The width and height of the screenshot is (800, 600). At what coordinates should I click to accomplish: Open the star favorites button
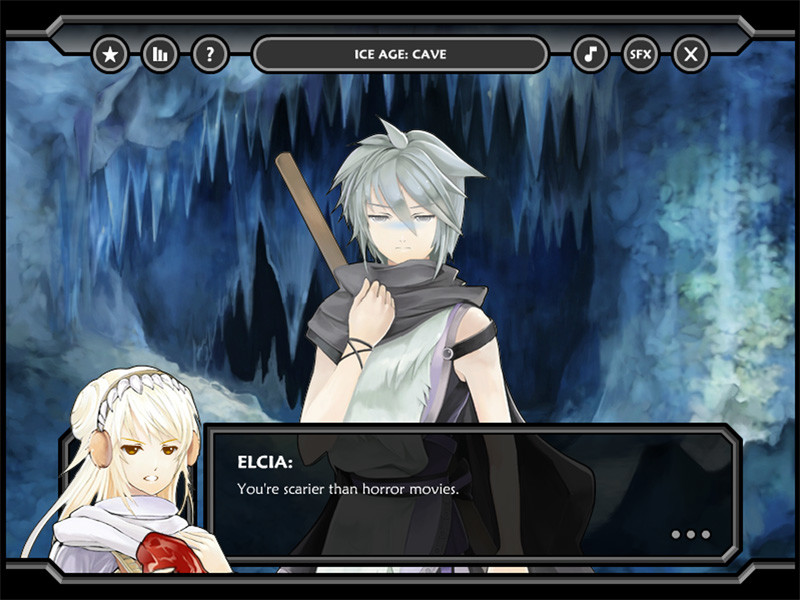[x=110, y=54]
